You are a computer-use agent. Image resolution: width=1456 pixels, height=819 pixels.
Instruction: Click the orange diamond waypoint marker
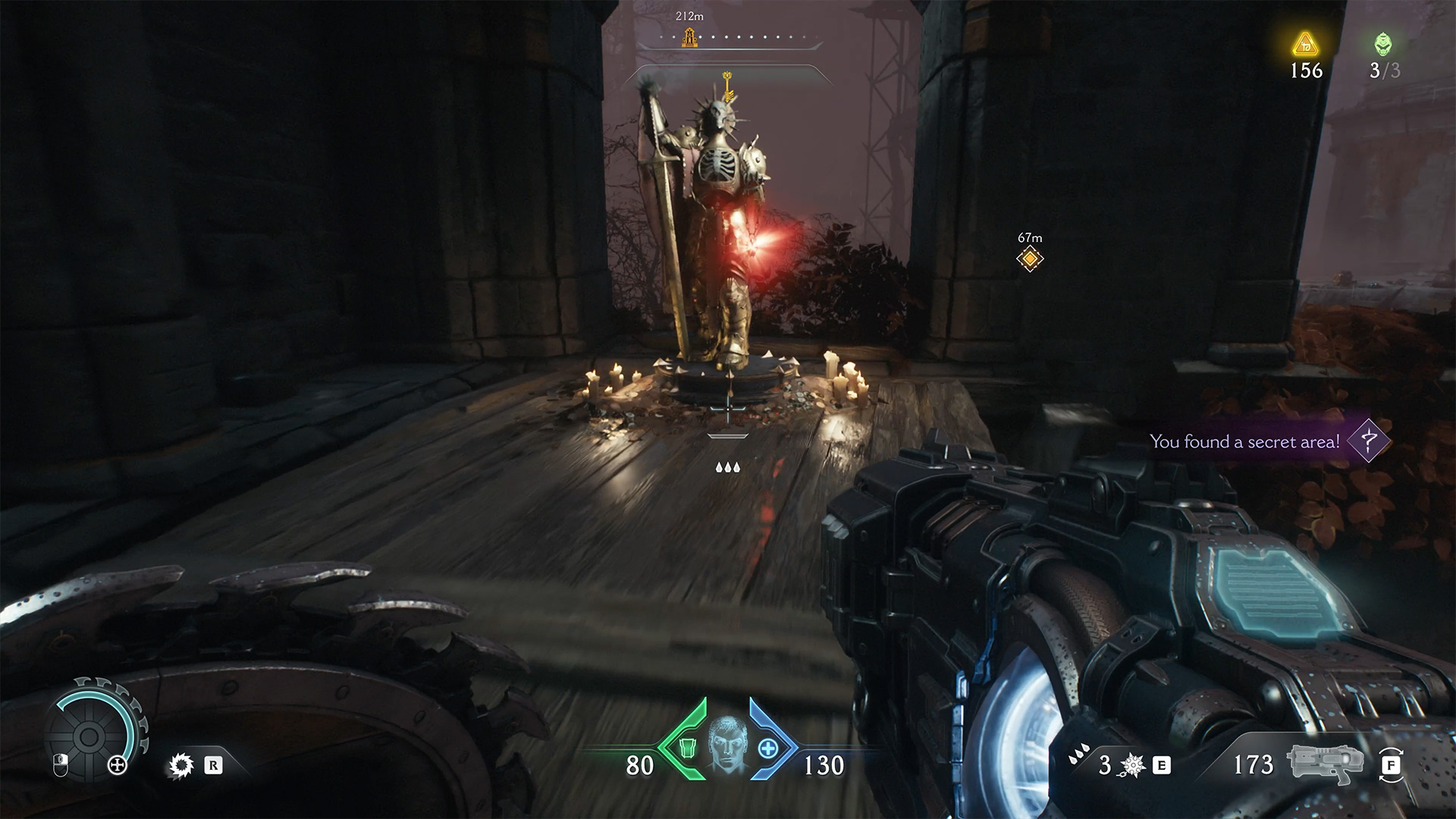[1030, 259]
